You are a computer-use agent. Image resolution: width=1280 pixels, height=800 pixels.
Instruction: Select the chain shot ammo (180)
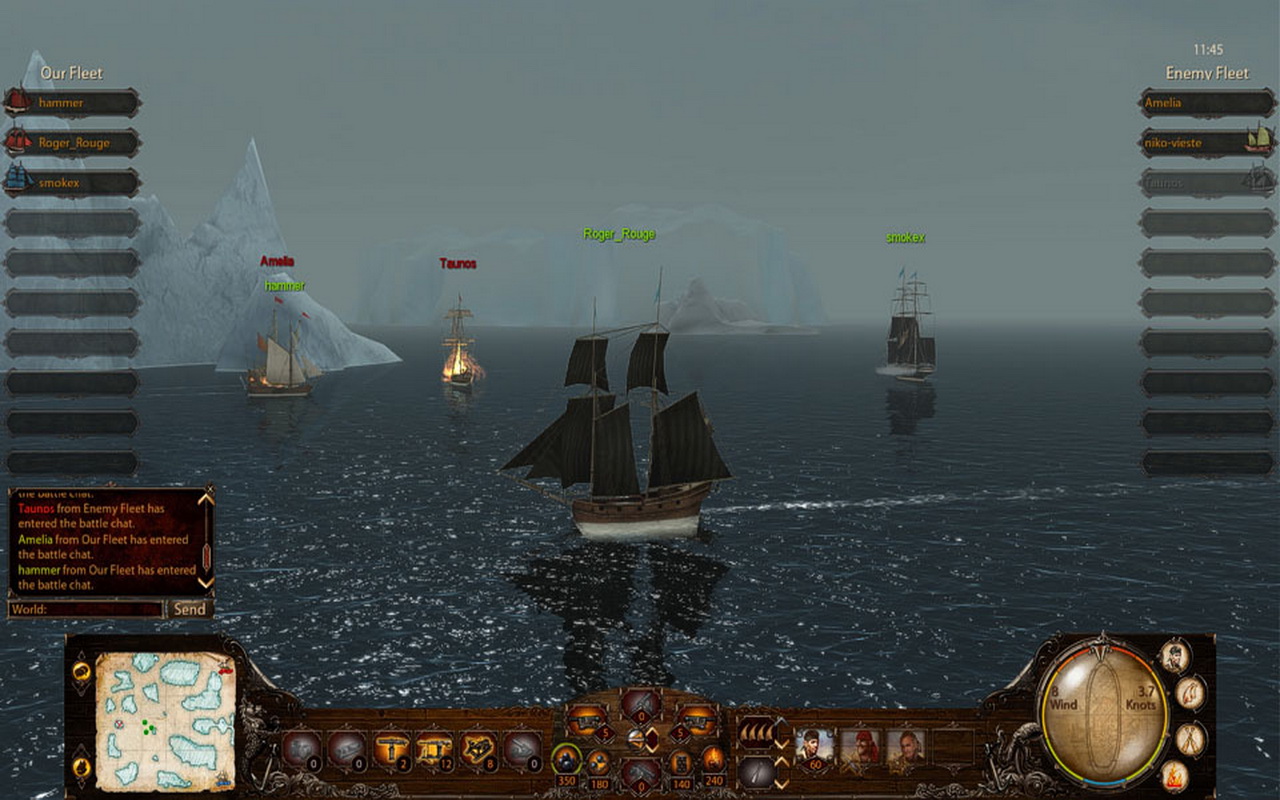click(598, 762)
